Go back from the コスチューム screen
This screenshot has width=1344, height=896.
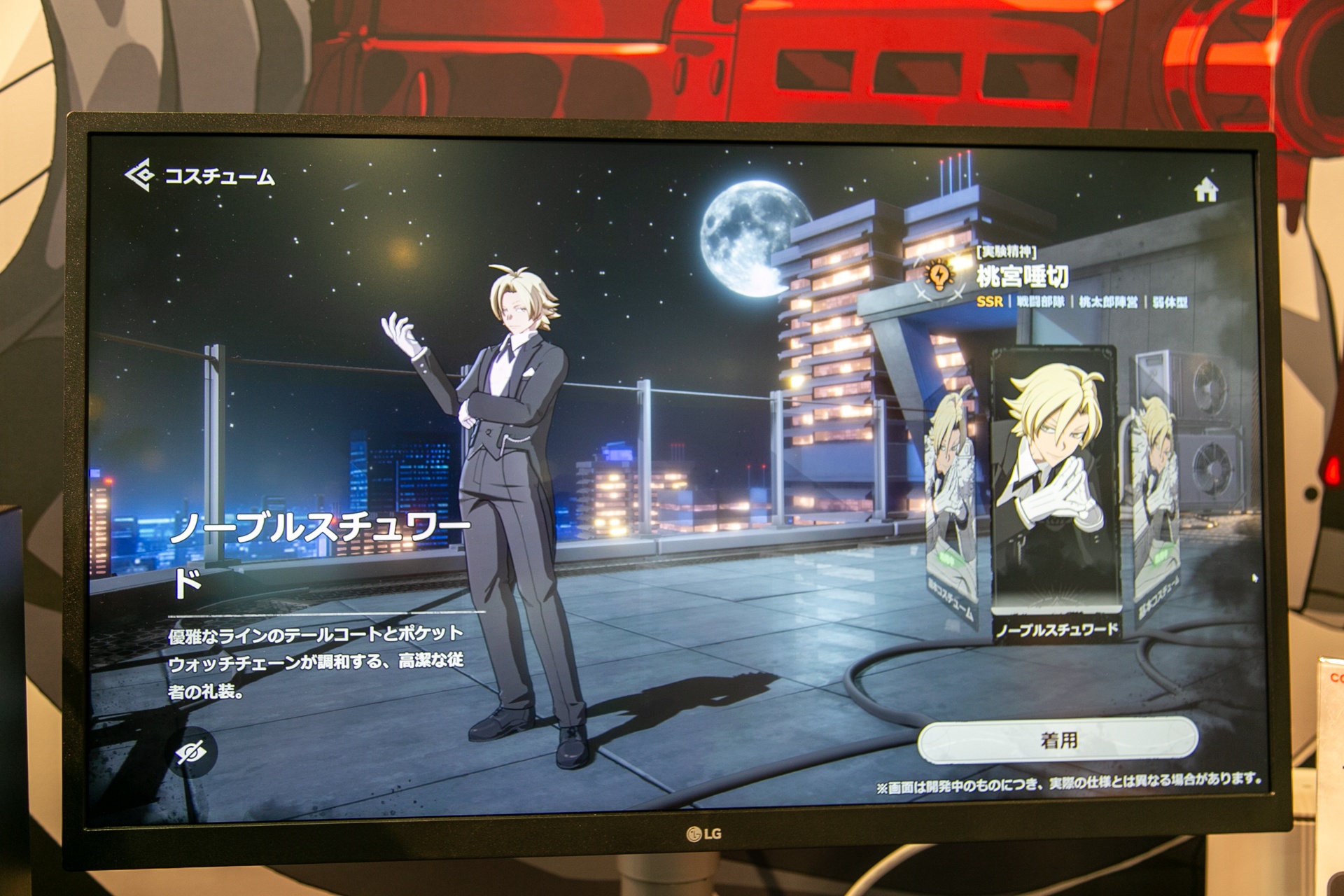click(140, 175)
